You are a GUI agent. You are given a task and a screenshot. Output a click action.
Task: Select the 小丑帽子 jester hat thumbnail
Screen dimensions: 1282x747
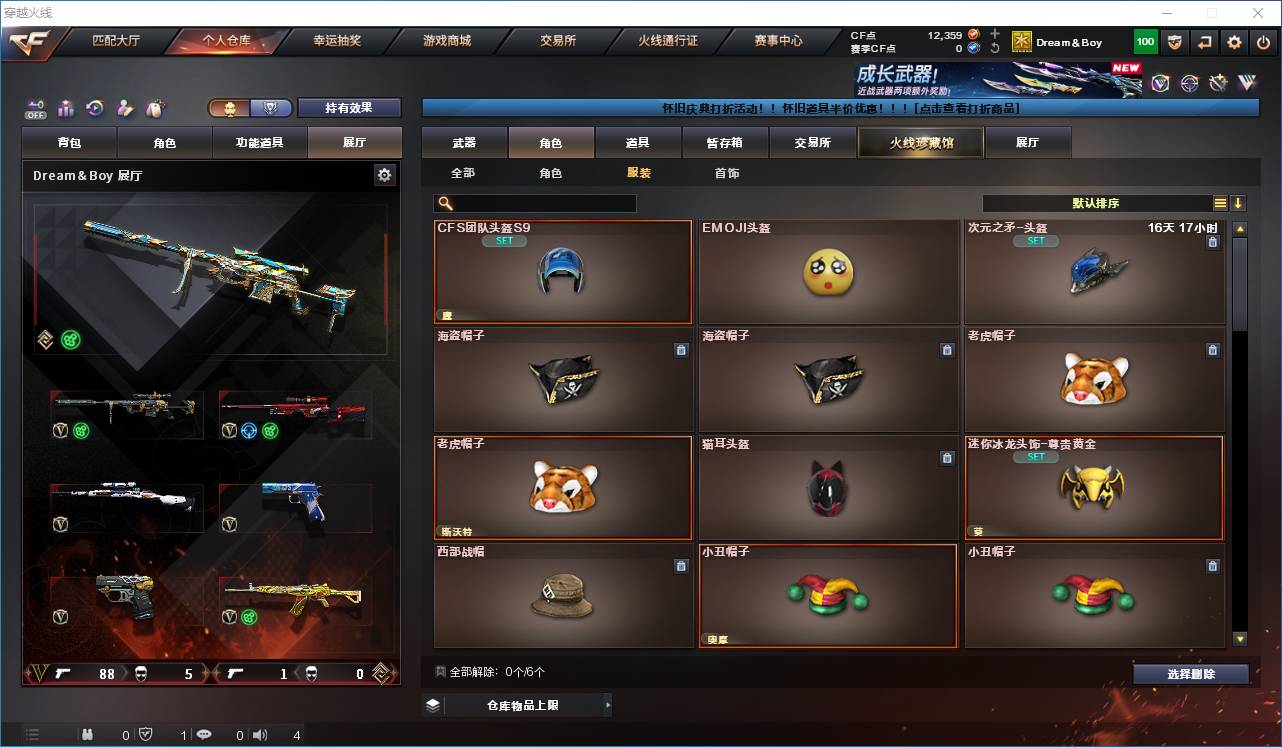(x=828, y=597)
